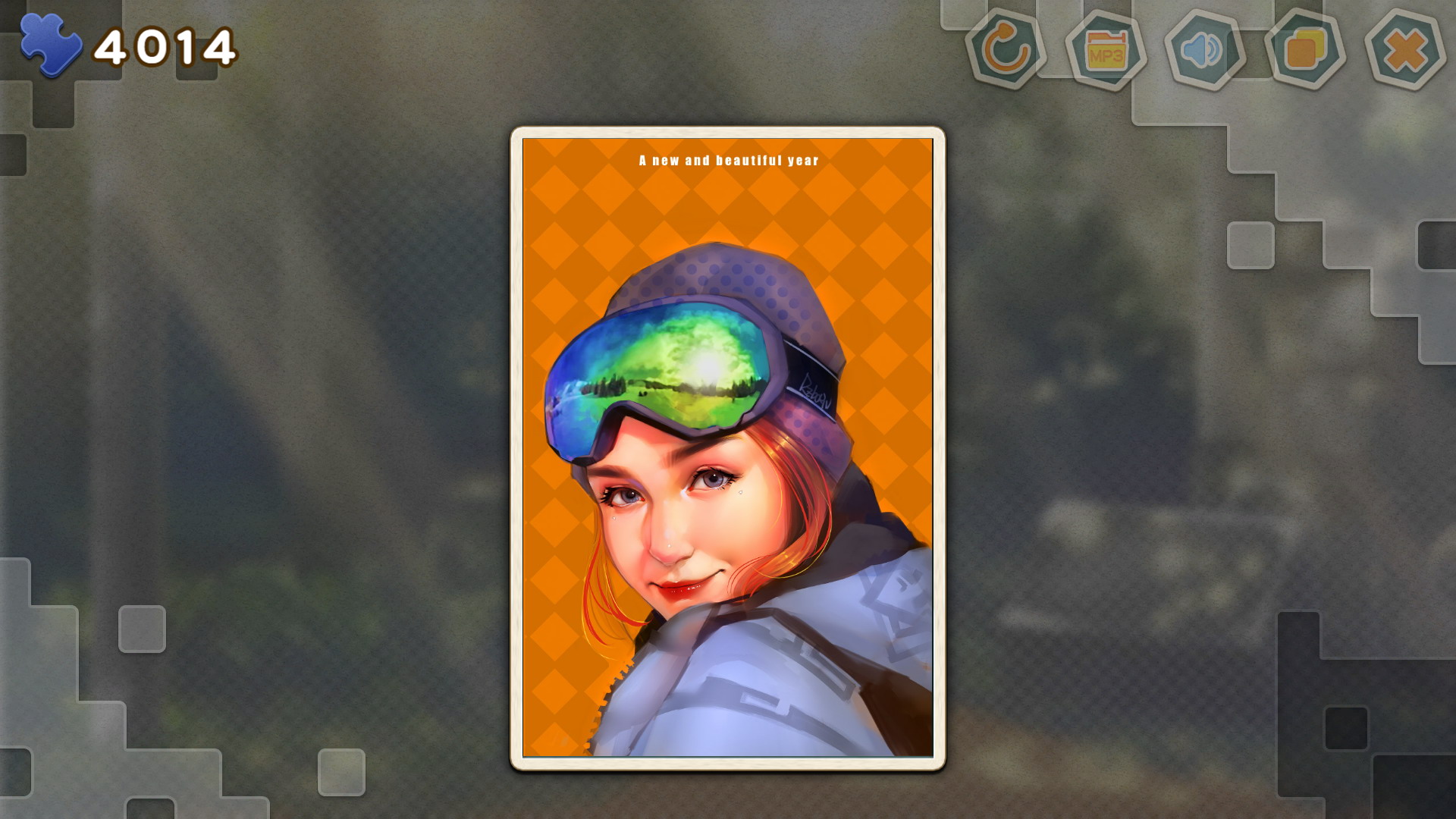Screen dimensions: 1456x819
Task: Click the MP3 label inside the folder icon
Action: (x=1106, y=55)
